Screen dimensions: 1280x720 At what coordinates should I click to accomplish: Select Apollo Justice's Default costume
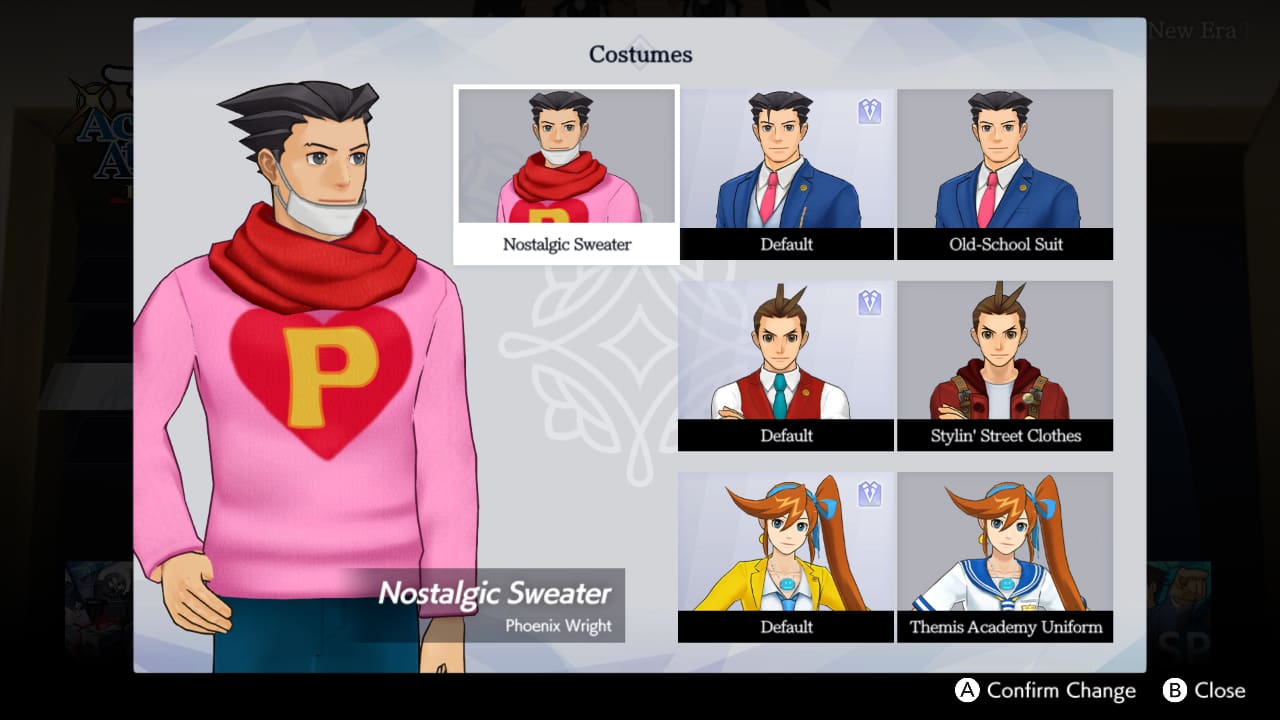pyautogui.click(x=786, y=350)
